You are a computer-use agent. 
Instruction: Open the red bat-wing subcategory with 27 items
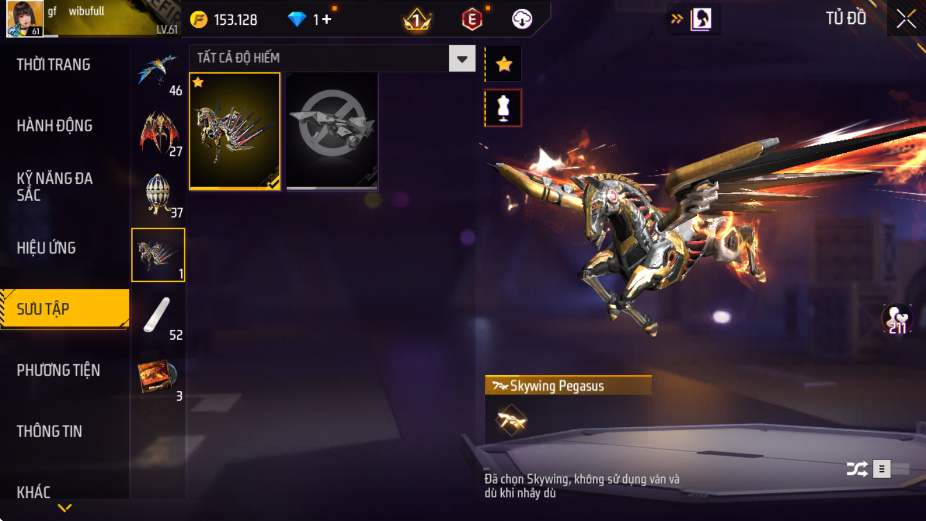[x=158, y=133]
